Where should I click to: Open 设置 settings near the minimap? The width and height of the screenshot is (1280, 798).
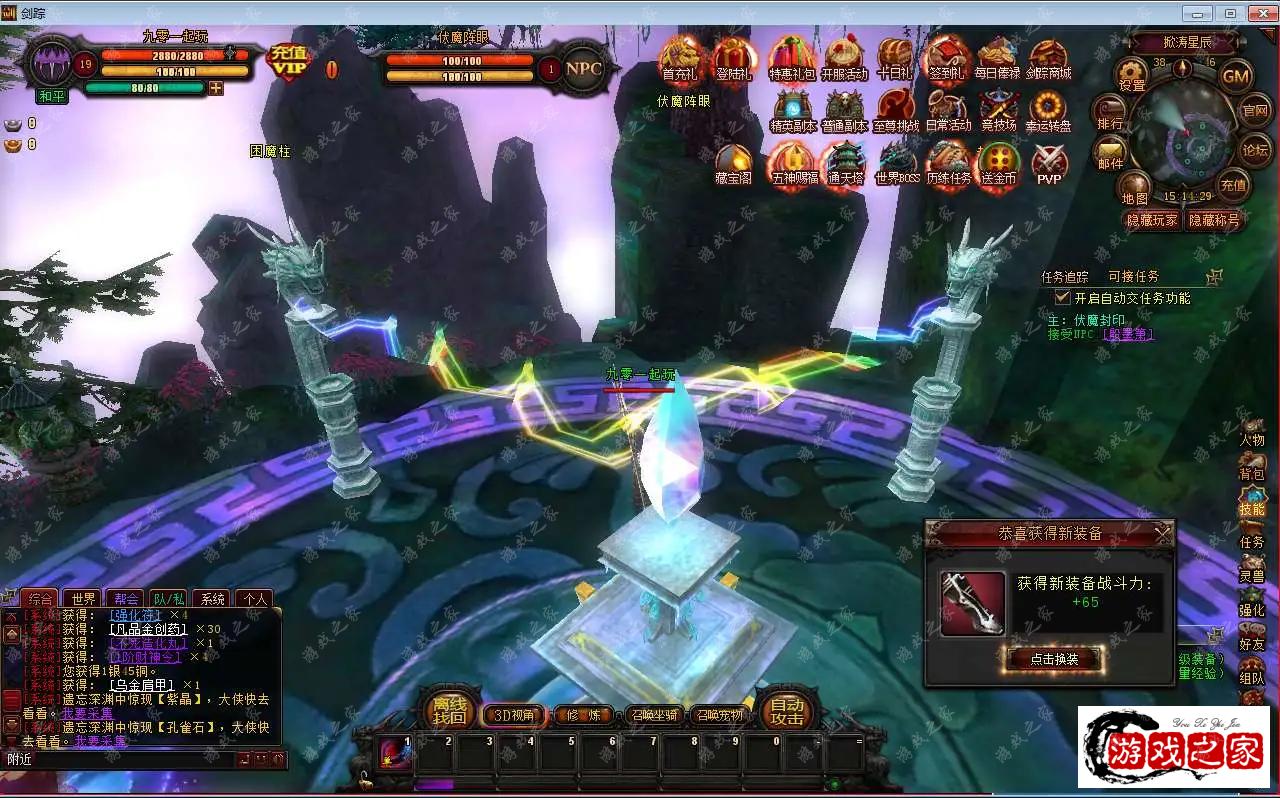tap(1132, 74)
